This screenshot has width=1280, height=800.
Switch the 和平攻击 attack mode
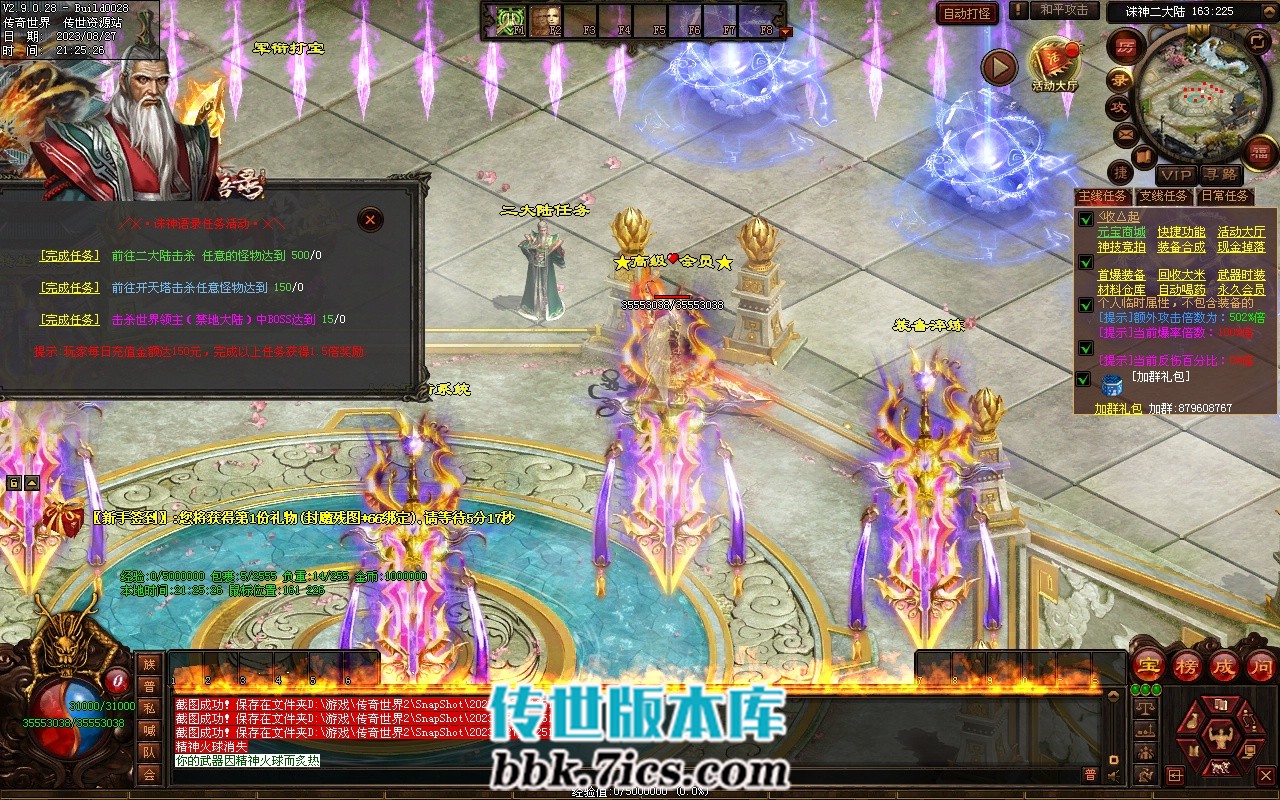1063,10
